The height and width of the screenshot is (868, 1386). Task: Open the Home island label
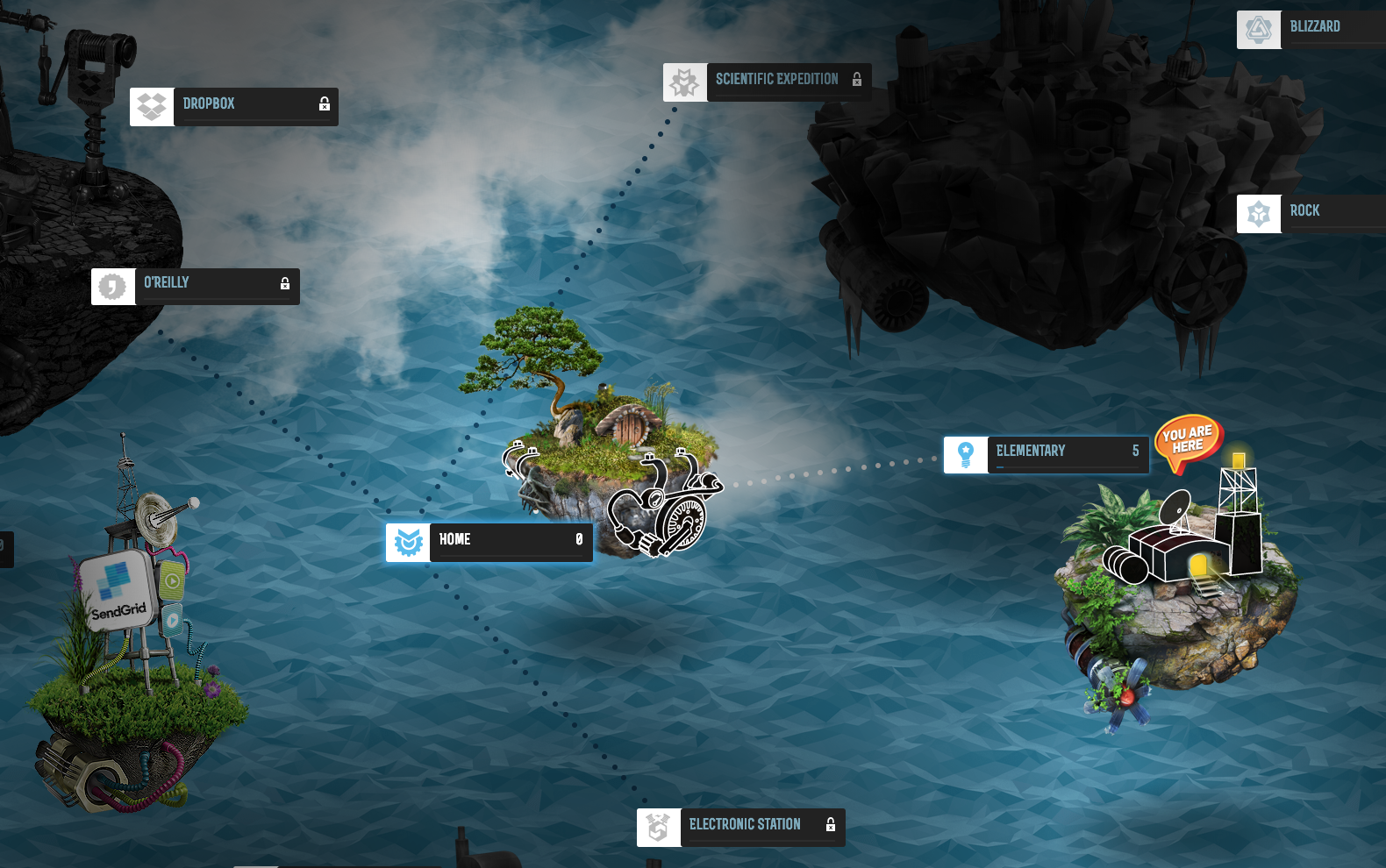(x=489, y=542)
